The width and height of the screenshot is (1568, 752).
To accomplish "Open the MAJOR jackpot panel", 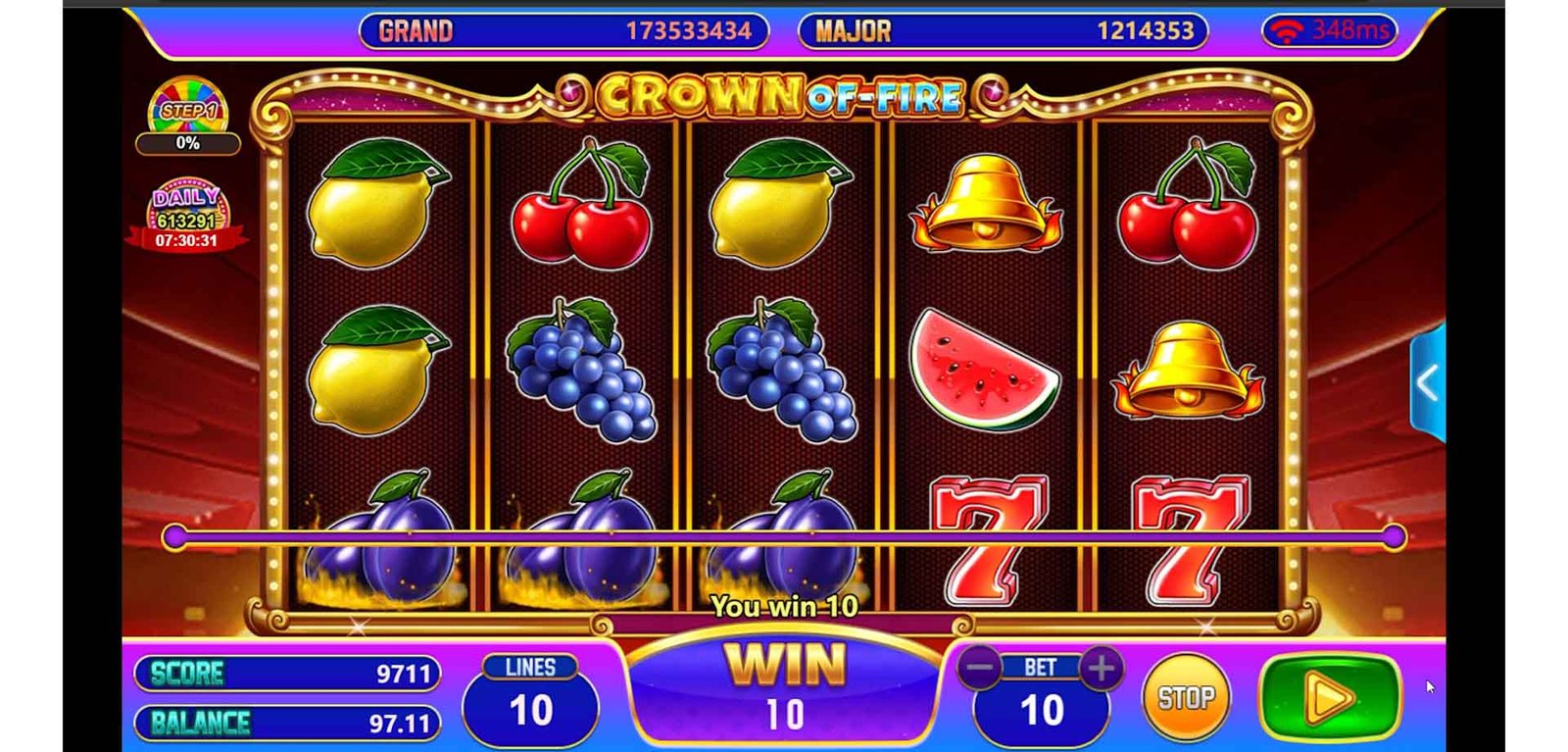I will 1003,31.
